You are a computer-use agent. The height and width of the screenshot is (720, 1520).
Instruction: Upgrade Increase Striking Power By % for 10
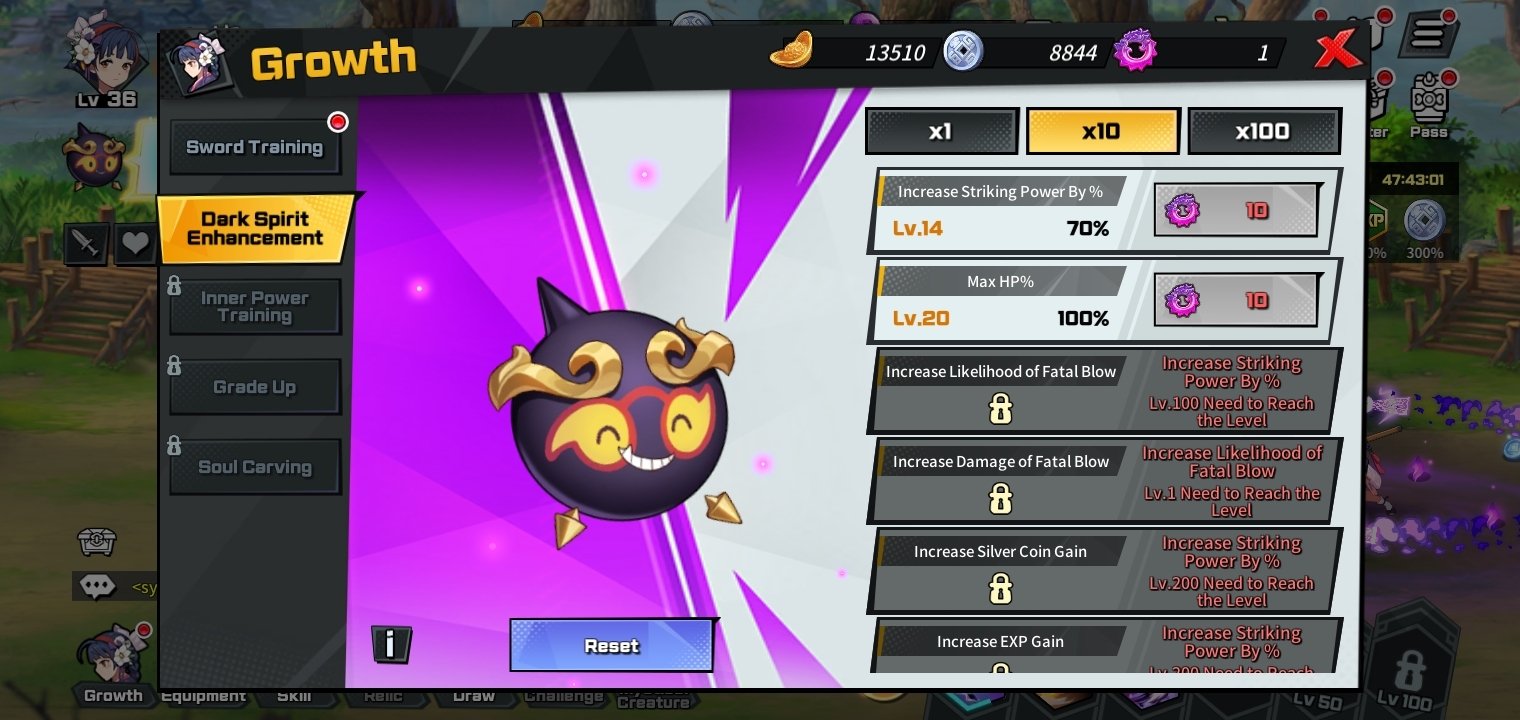pyautogui.click(x=1236, y=210)
